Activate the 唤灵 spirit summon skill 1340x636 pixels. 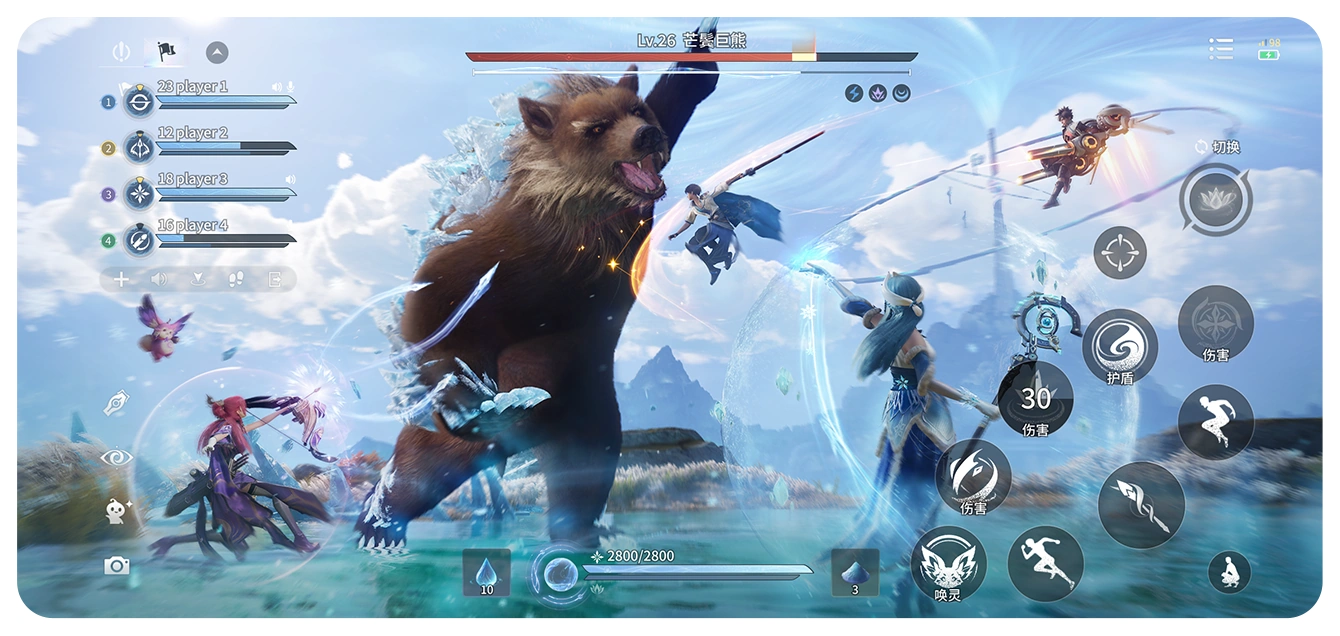[x=948, y=563]
